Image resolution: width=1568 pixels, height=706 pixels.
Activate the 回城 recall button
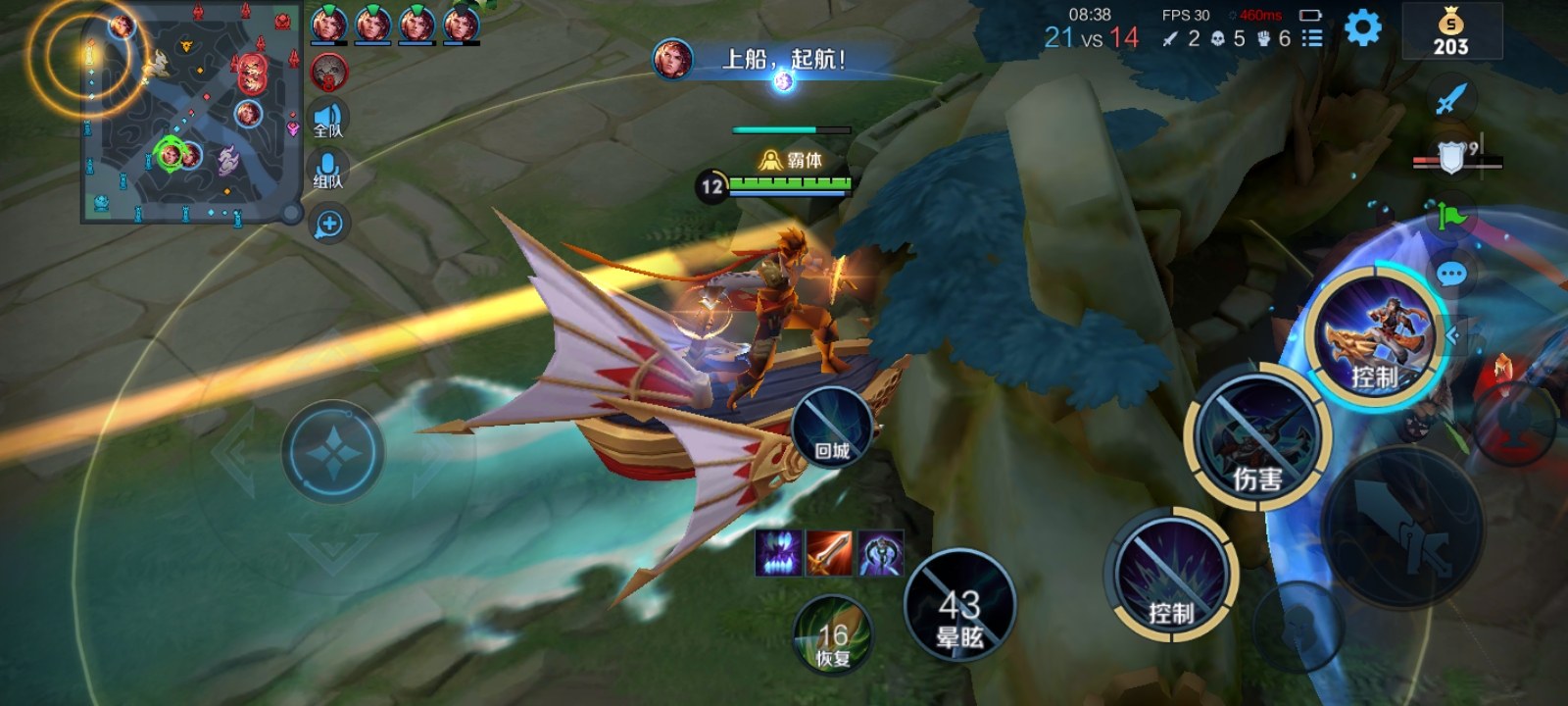(831, 428)
